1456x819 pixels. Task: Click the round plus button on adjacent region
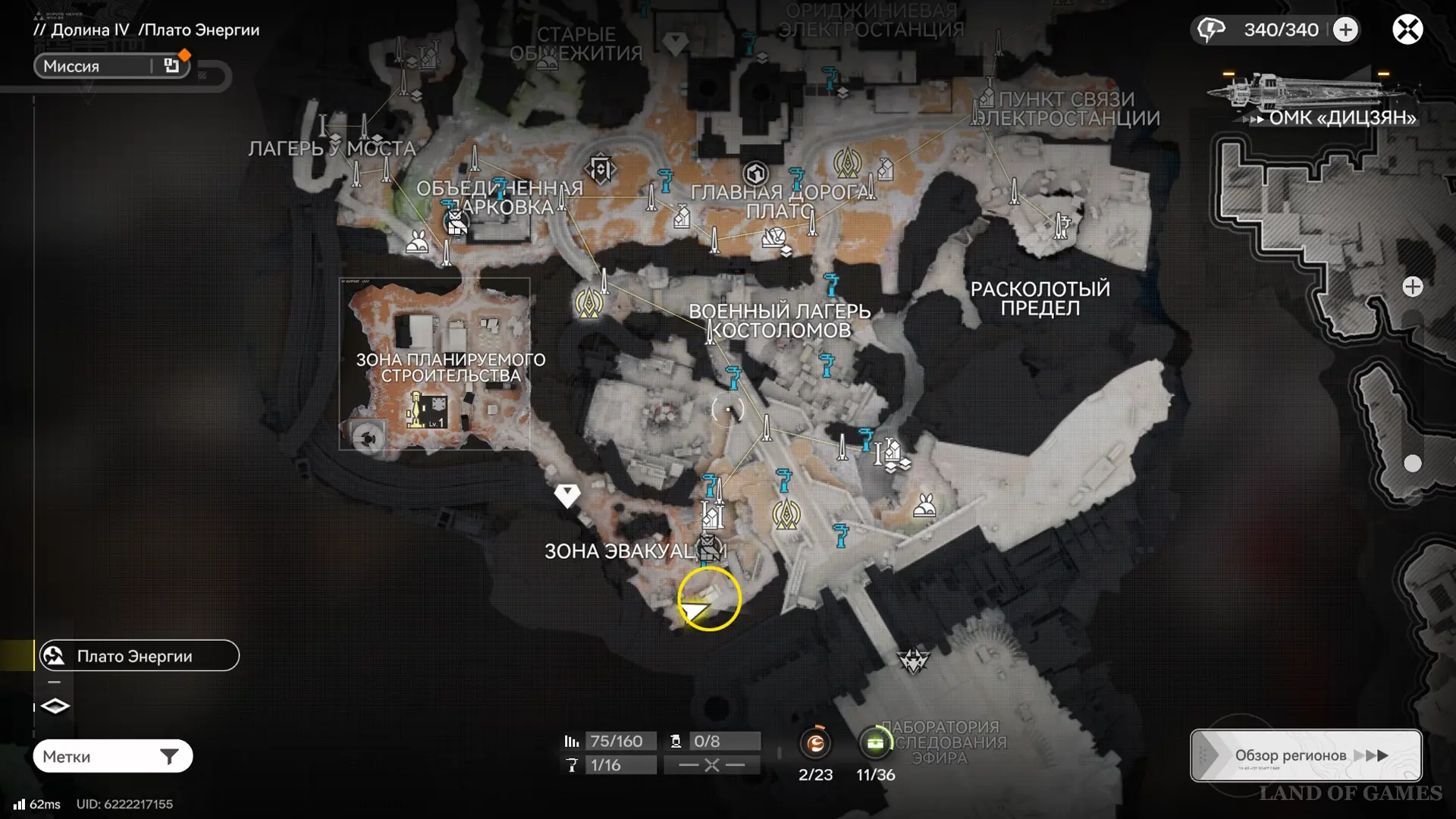[1412, 287]
